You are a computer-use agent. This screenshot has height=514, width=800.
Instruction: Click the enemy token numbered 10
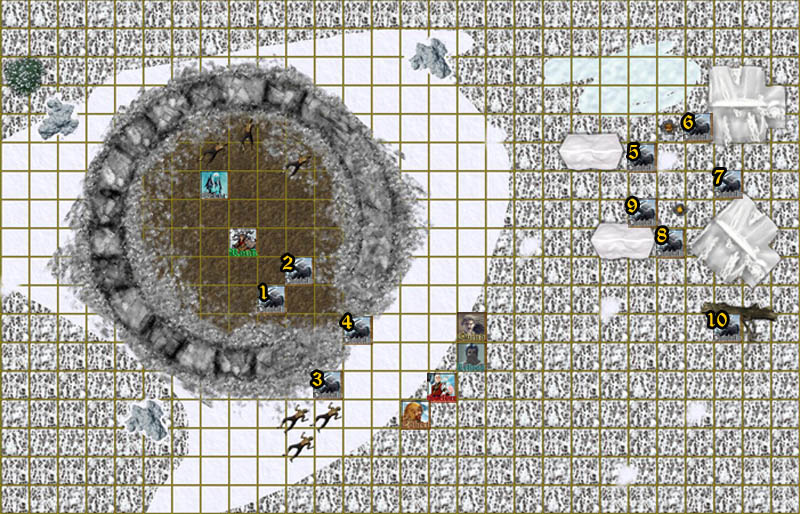pos(727,327)
